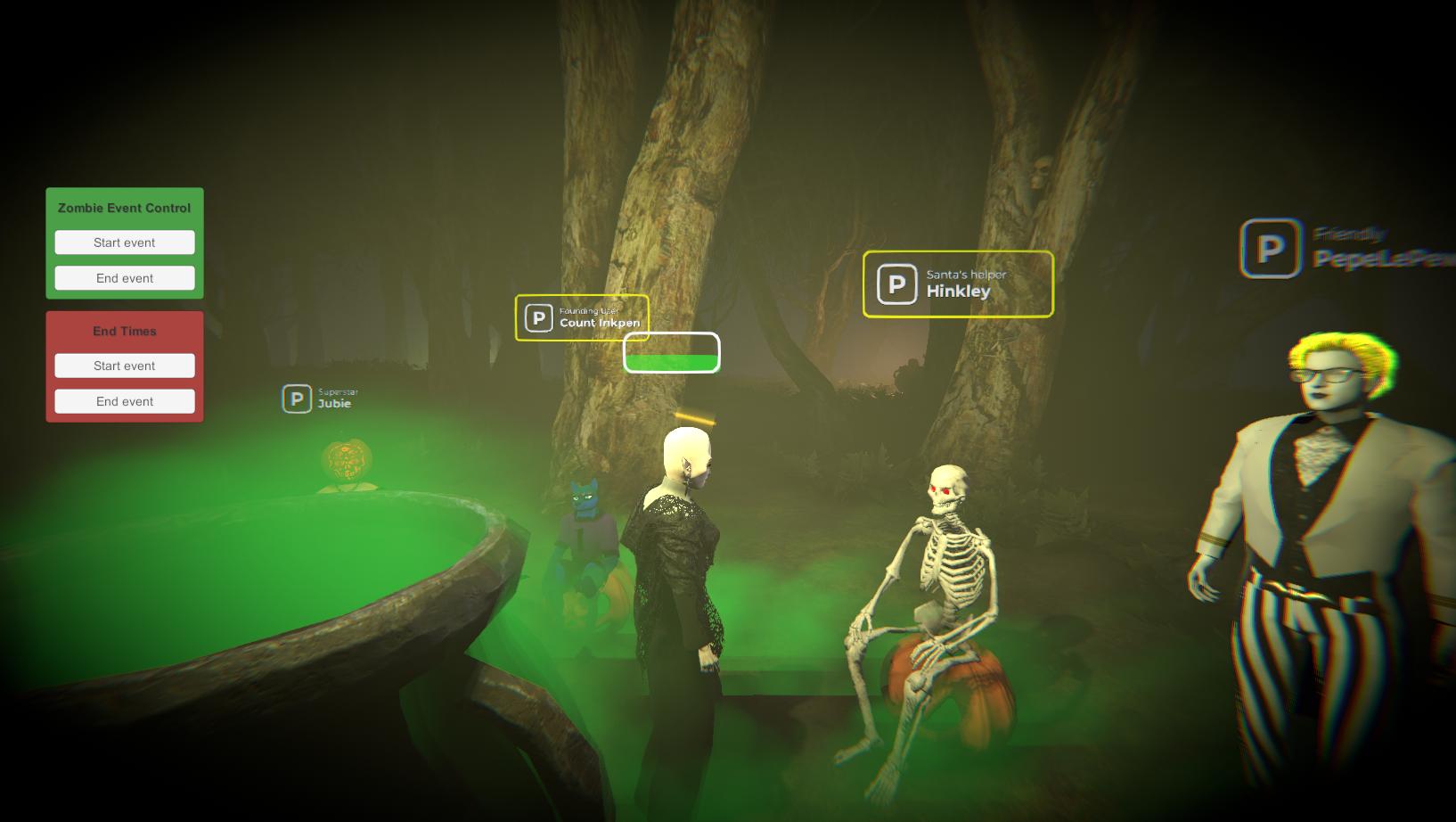This screenshot has width=1456, height=822.
Task: End the Zombie Event Control event
Action: coord(125,278)
